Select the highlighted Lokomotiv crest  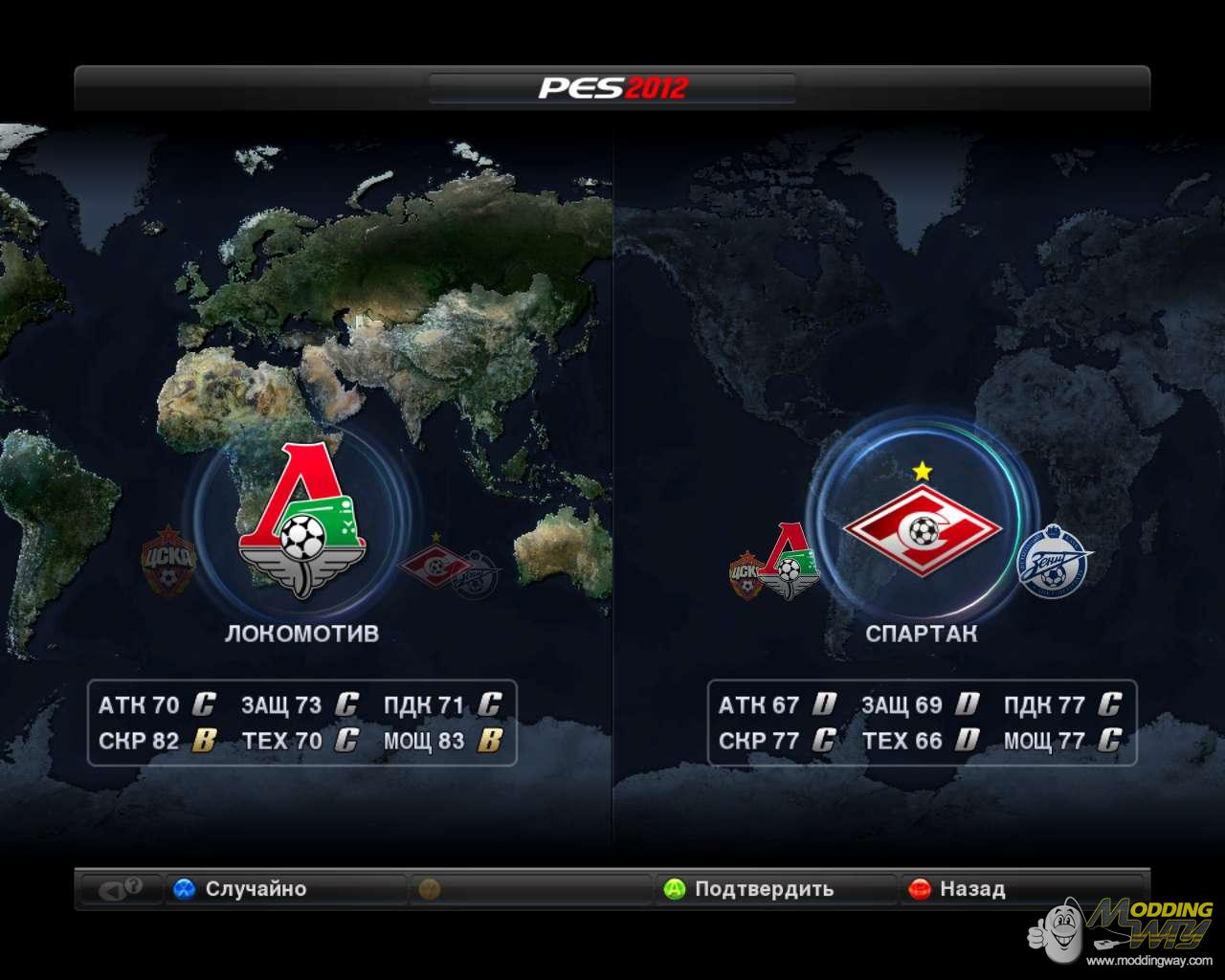tap(301, 523)
